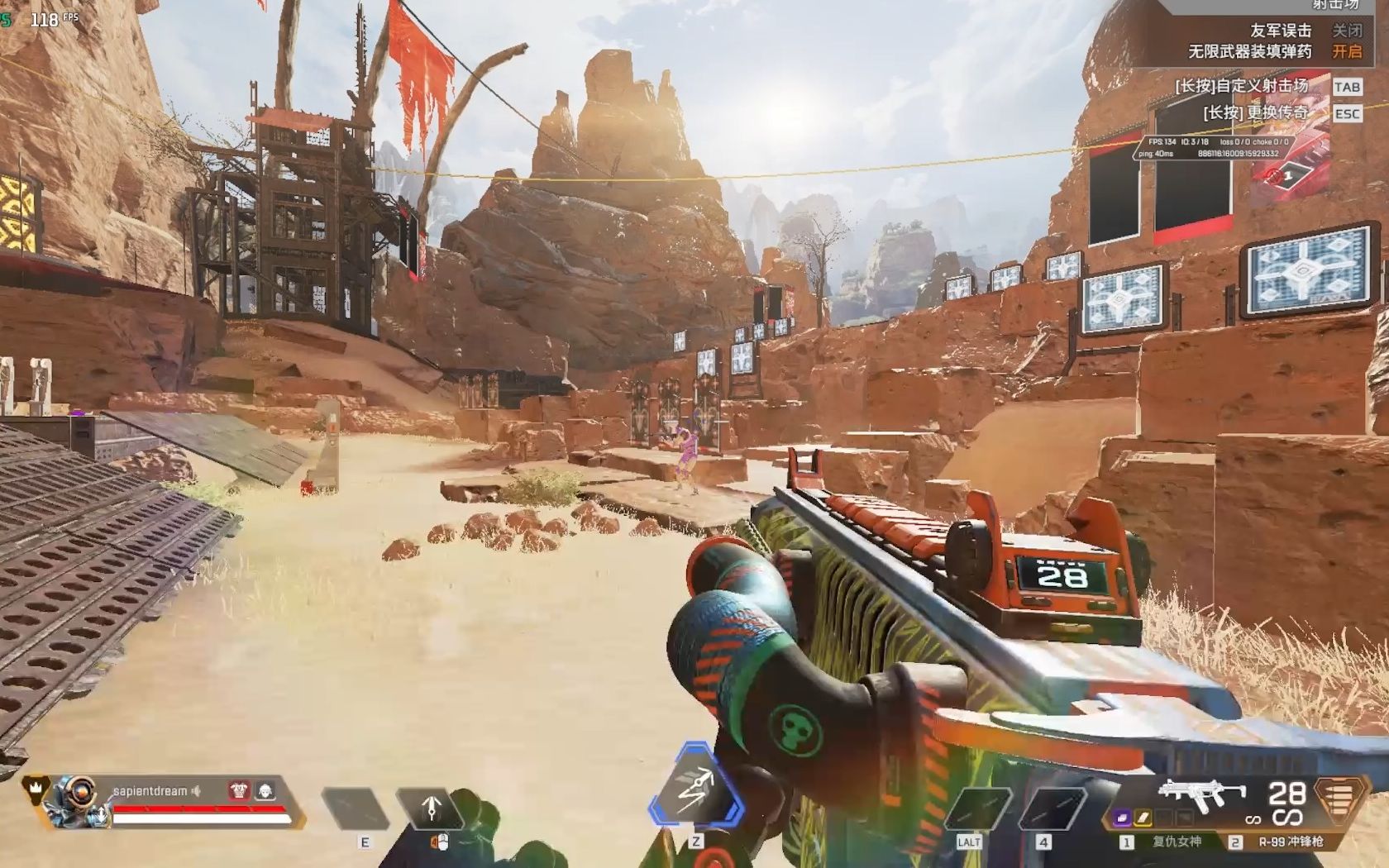Image resolution: width=1389 pixels, height=868 pixels.
Task: Click the helmet status icon
Action: [265, 790]
